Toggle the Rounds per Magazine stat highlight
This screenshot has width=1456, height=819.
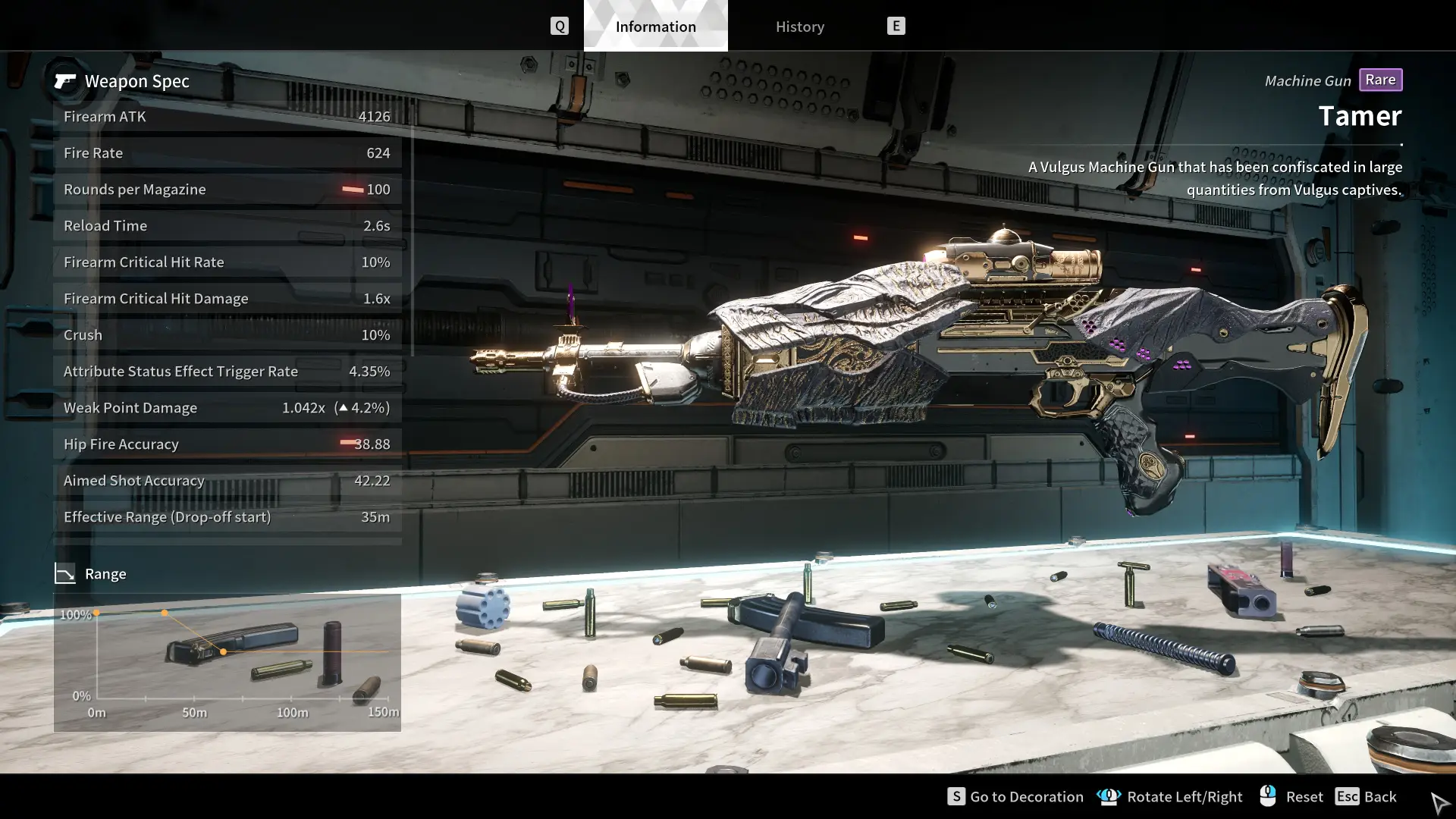click(x=353, y=189)
